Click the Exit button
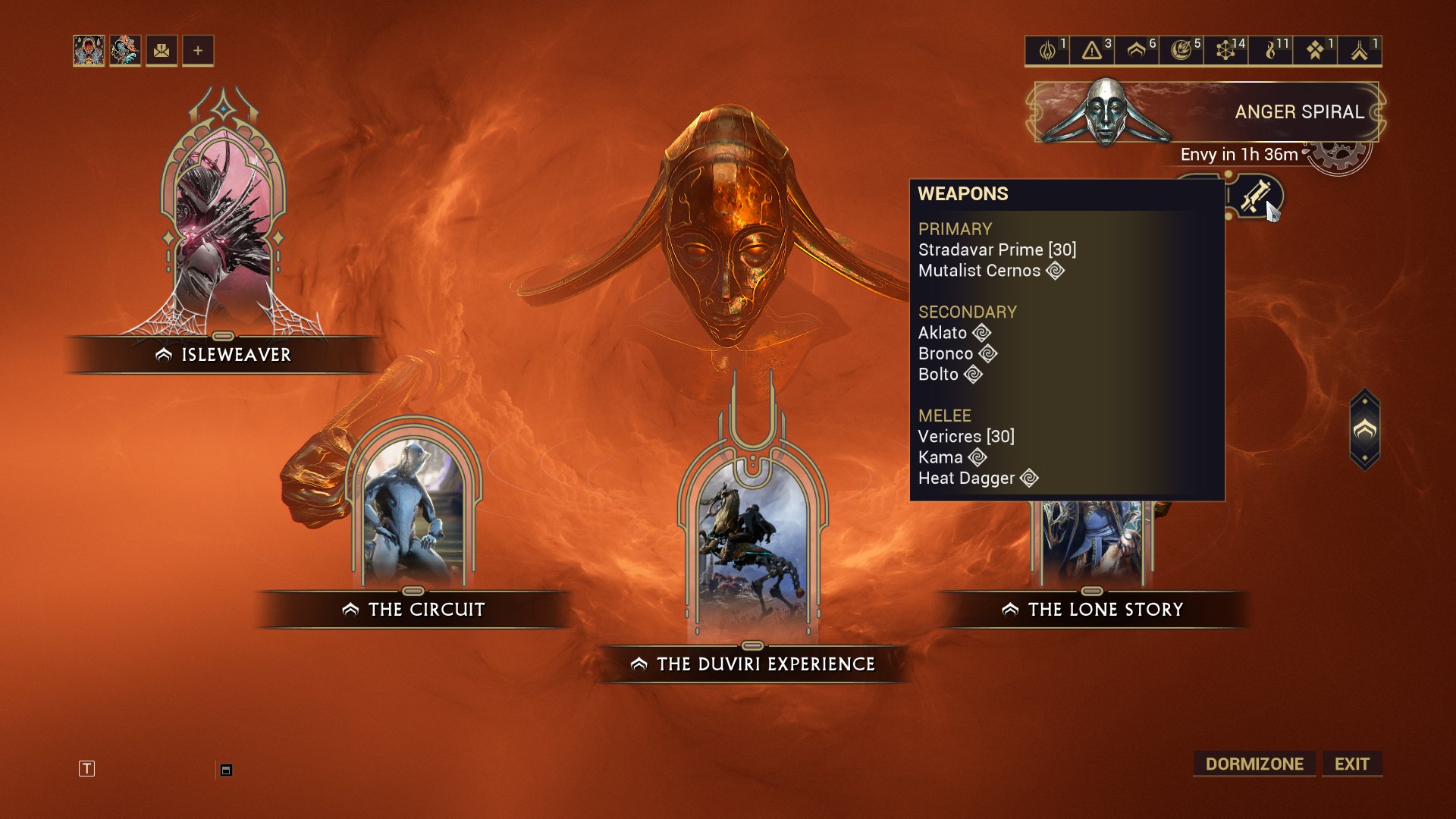This screenshot has width=1456, height=819. pos(1351,764)
